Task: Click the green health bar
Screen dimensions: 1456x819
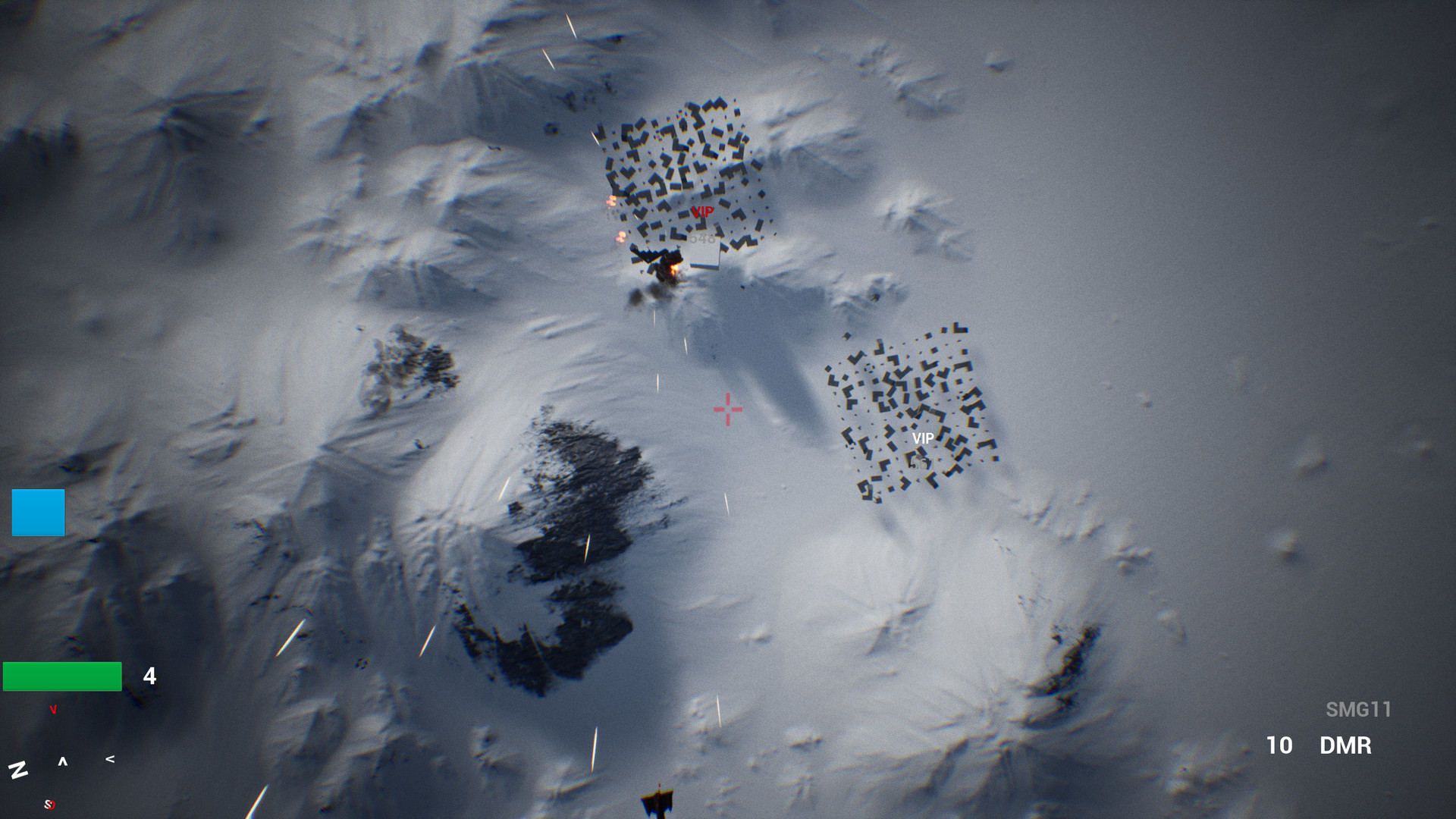Action: [61, 675]
